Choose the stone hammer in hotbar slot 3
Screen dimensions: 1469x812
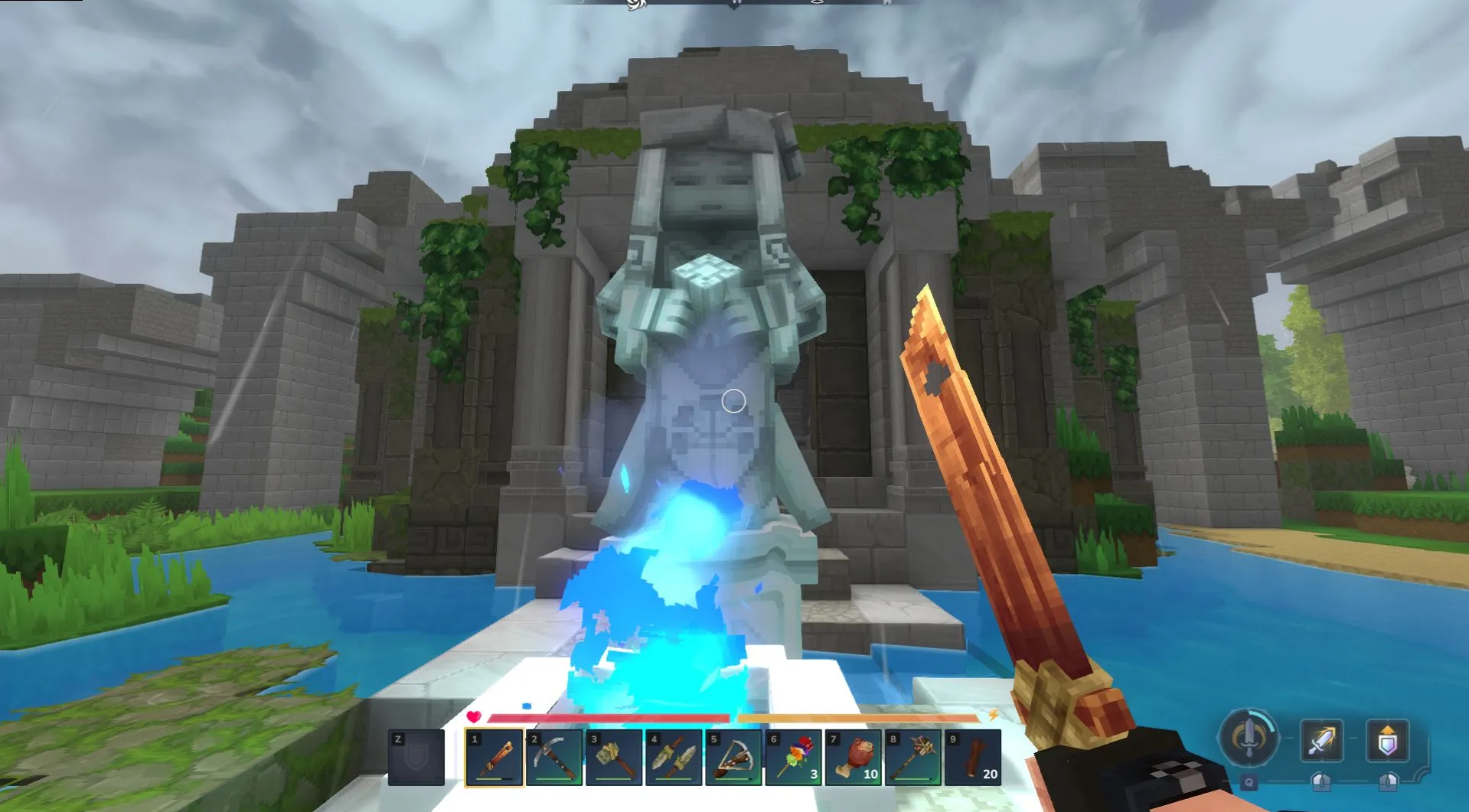coord(614,758)
